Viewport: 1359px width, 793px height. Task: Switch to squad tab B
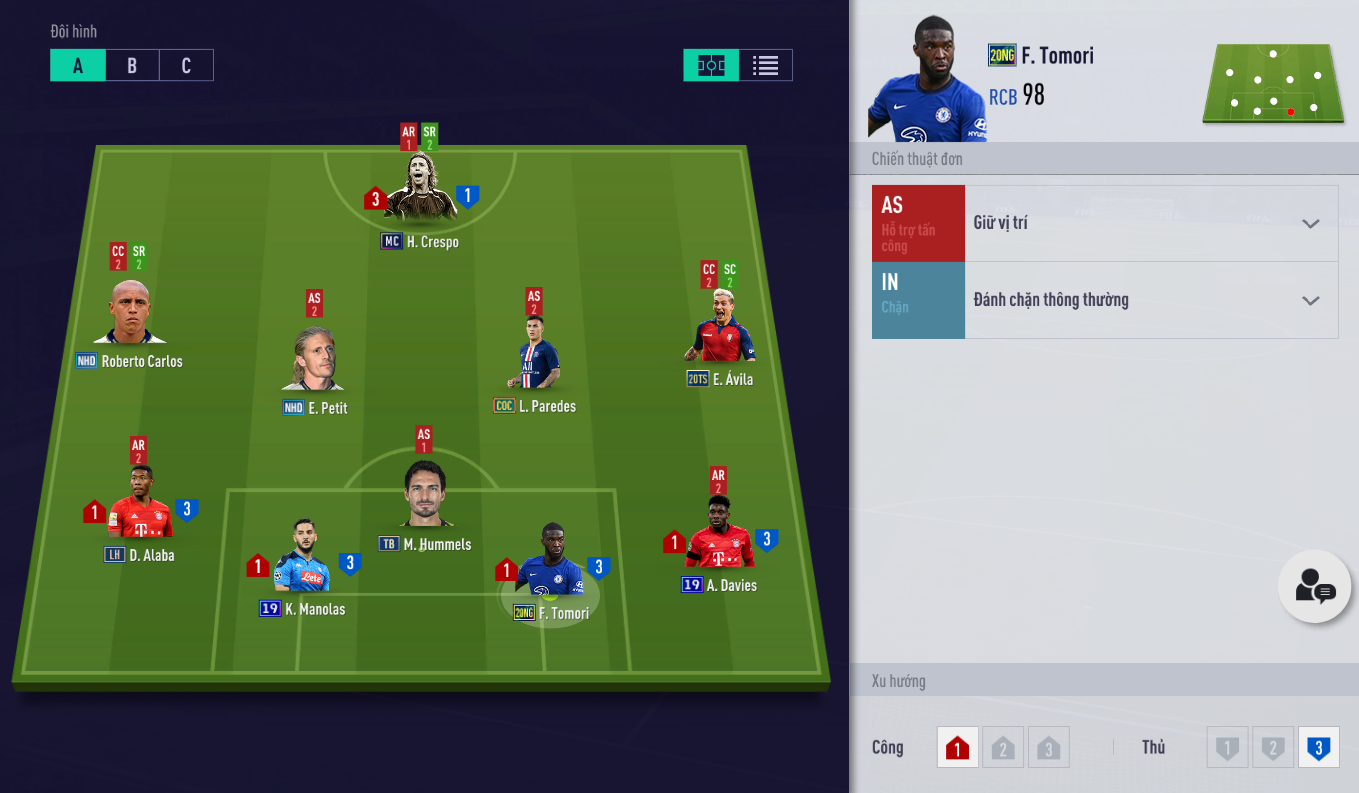tap(132, 66)
